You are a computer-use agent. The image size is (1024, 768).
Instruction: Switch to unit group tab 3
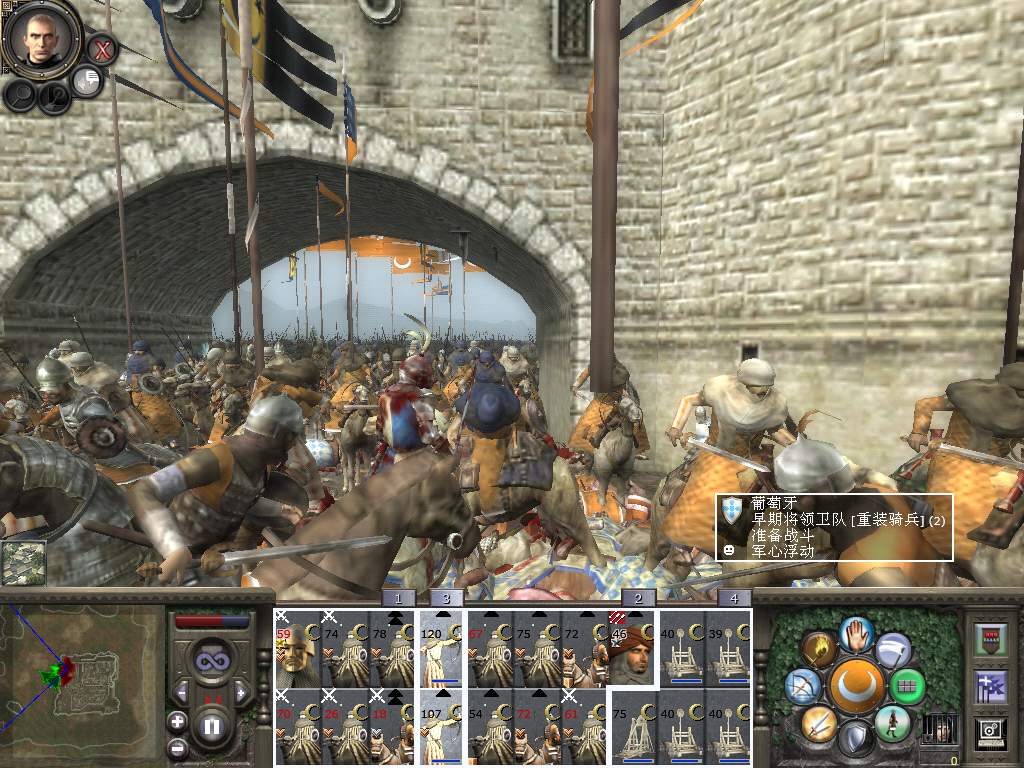[x=446, y=598]
